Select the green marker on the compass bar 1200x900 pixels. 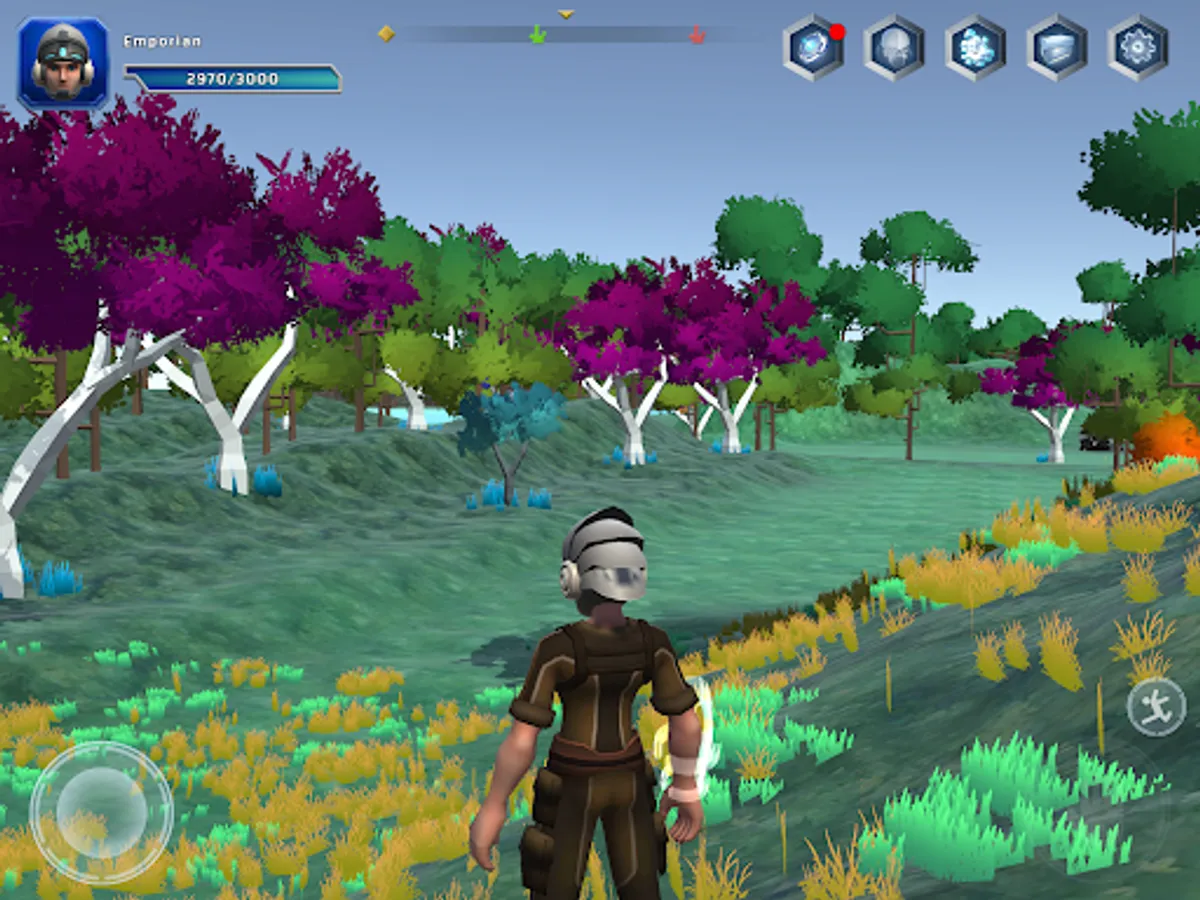click(537, 36)
